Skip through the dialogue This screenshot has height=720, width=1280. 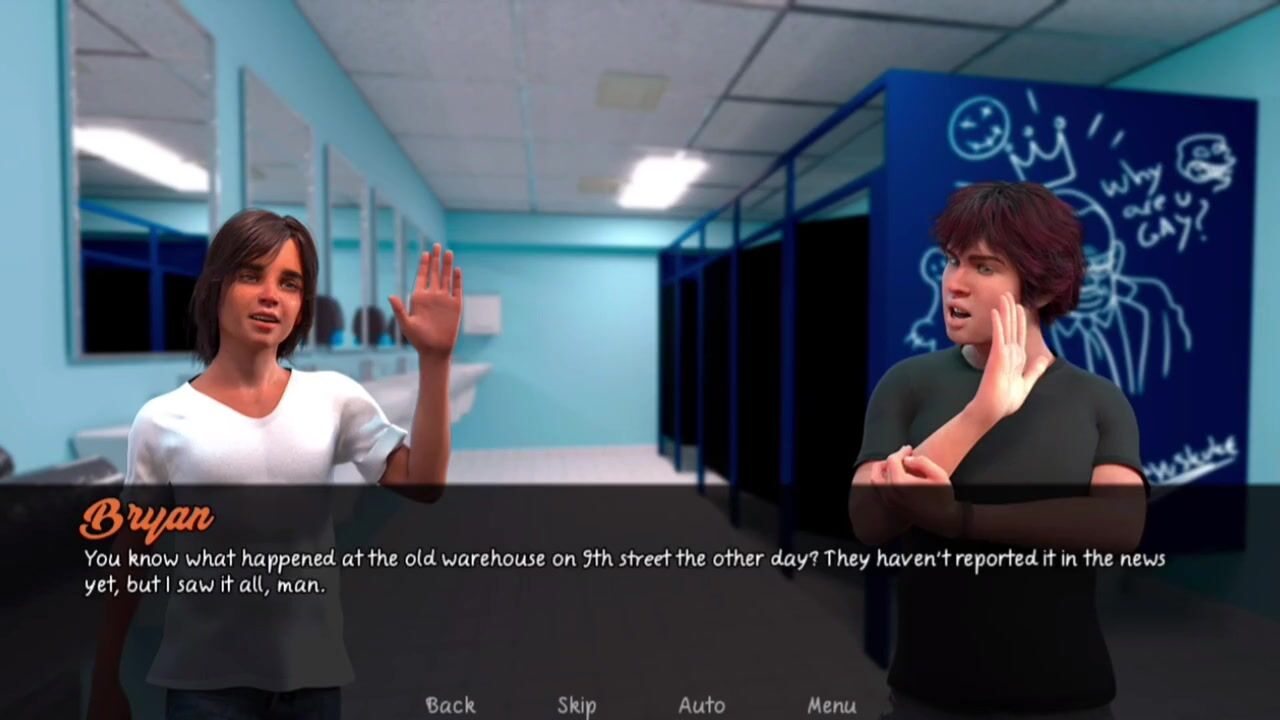pos(577,705)
